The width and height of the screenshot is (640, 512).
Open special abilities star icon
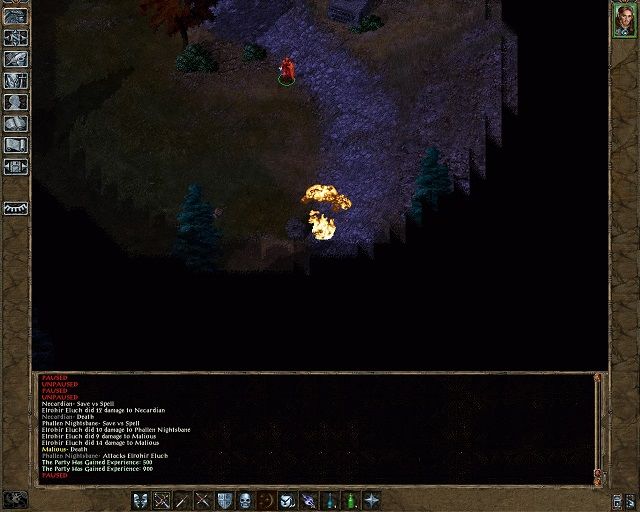(372, 499)
